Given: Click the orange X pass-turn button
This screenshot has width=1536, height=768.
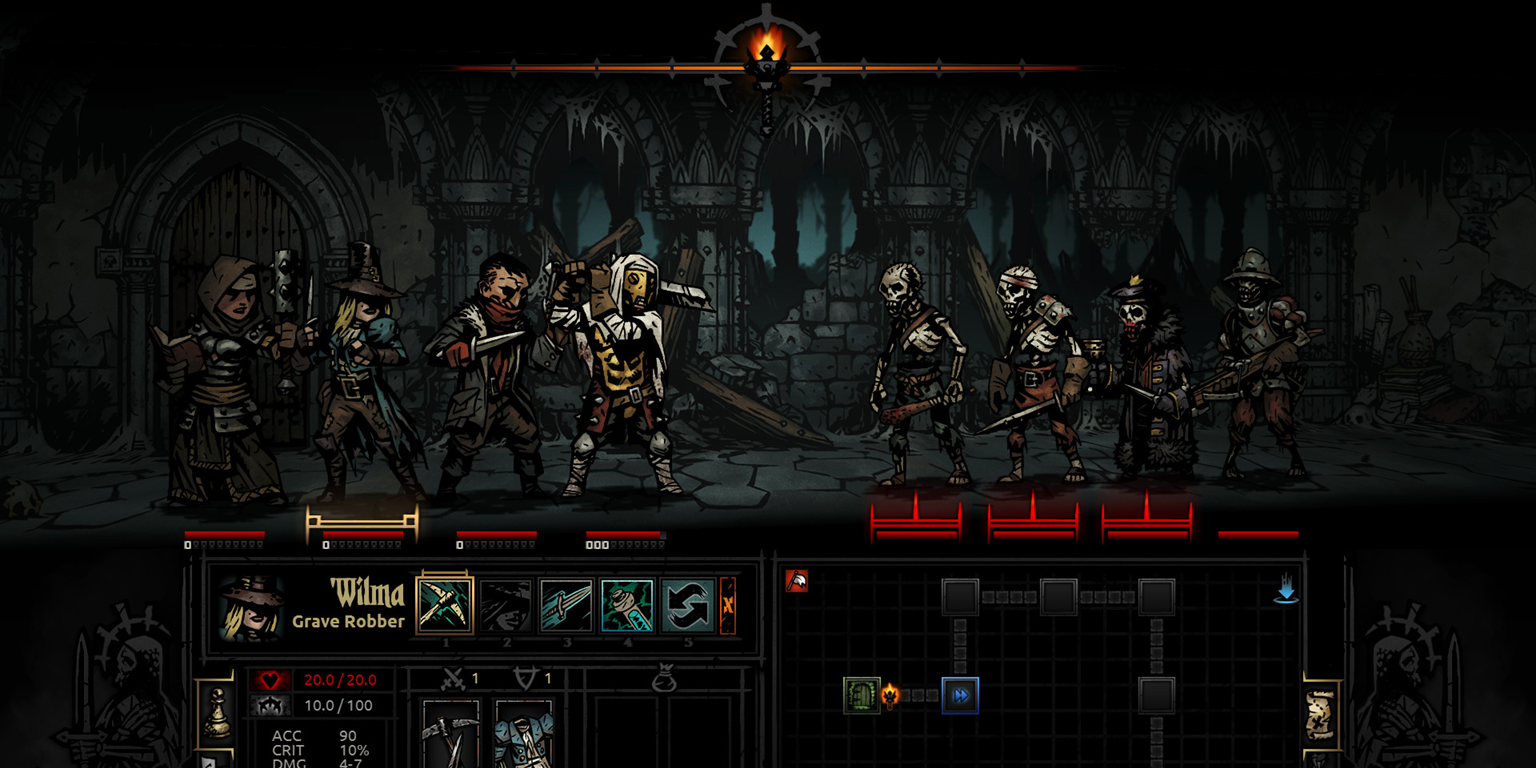Looking at the screenshot, I should [x=728, y=606].
